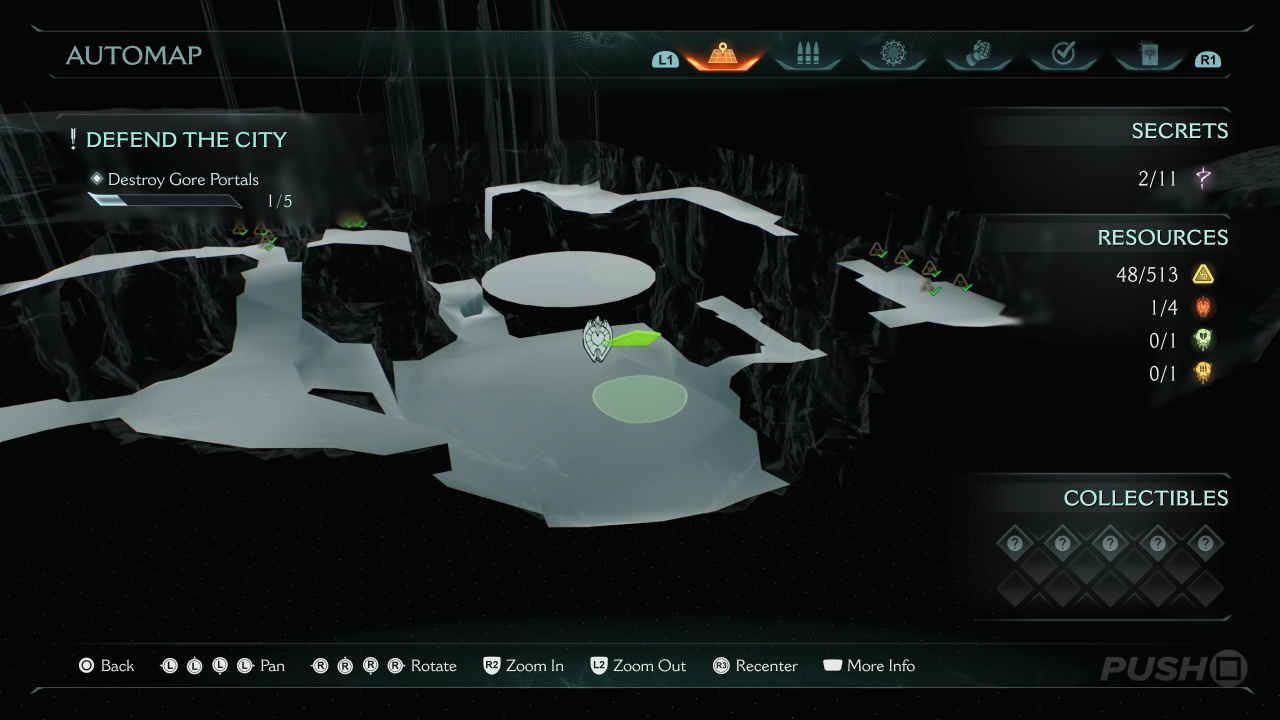Select the yellow triangle resource entry

tap(1164, 274)
